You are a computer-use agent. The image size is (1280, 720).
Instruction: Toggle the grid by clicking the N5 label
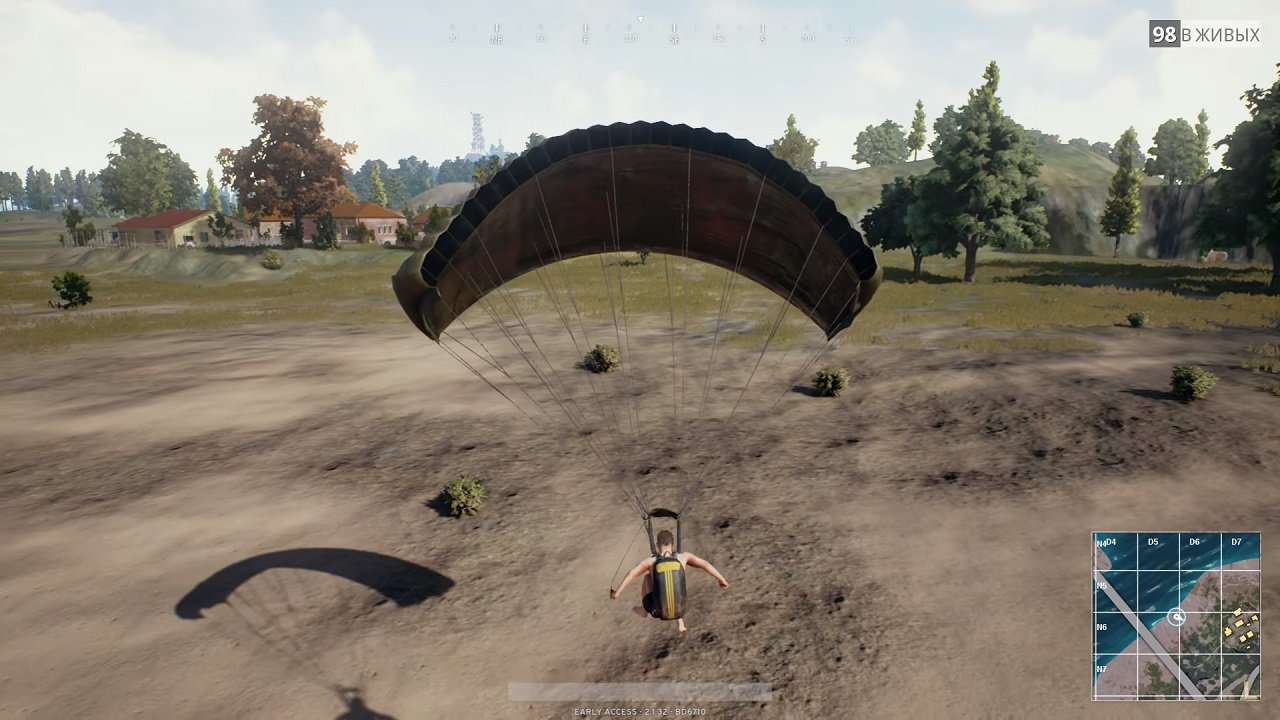tap(1102, 585)
